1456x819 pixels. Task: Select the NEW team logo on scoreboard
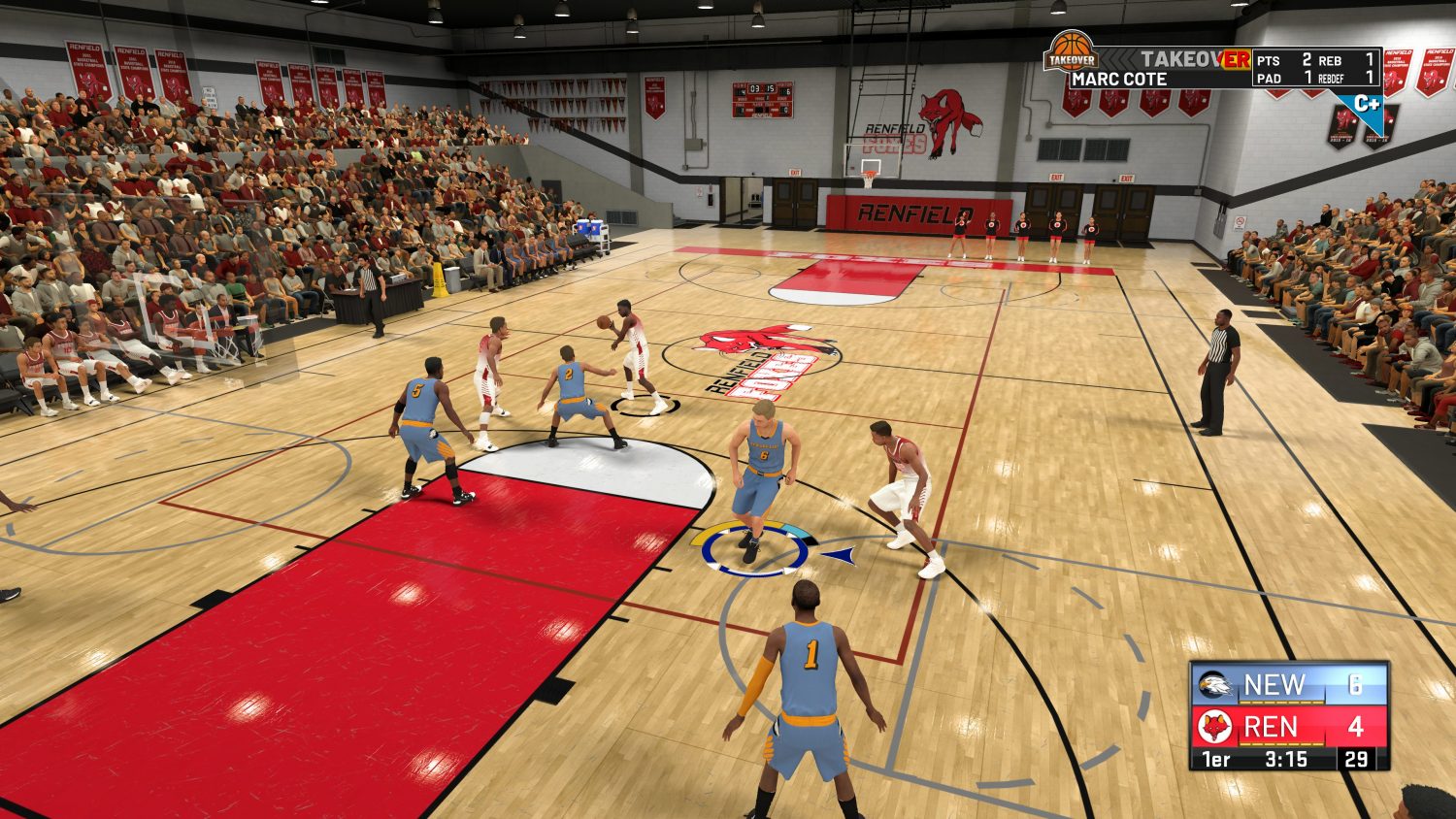click(x=1214, y=685)
